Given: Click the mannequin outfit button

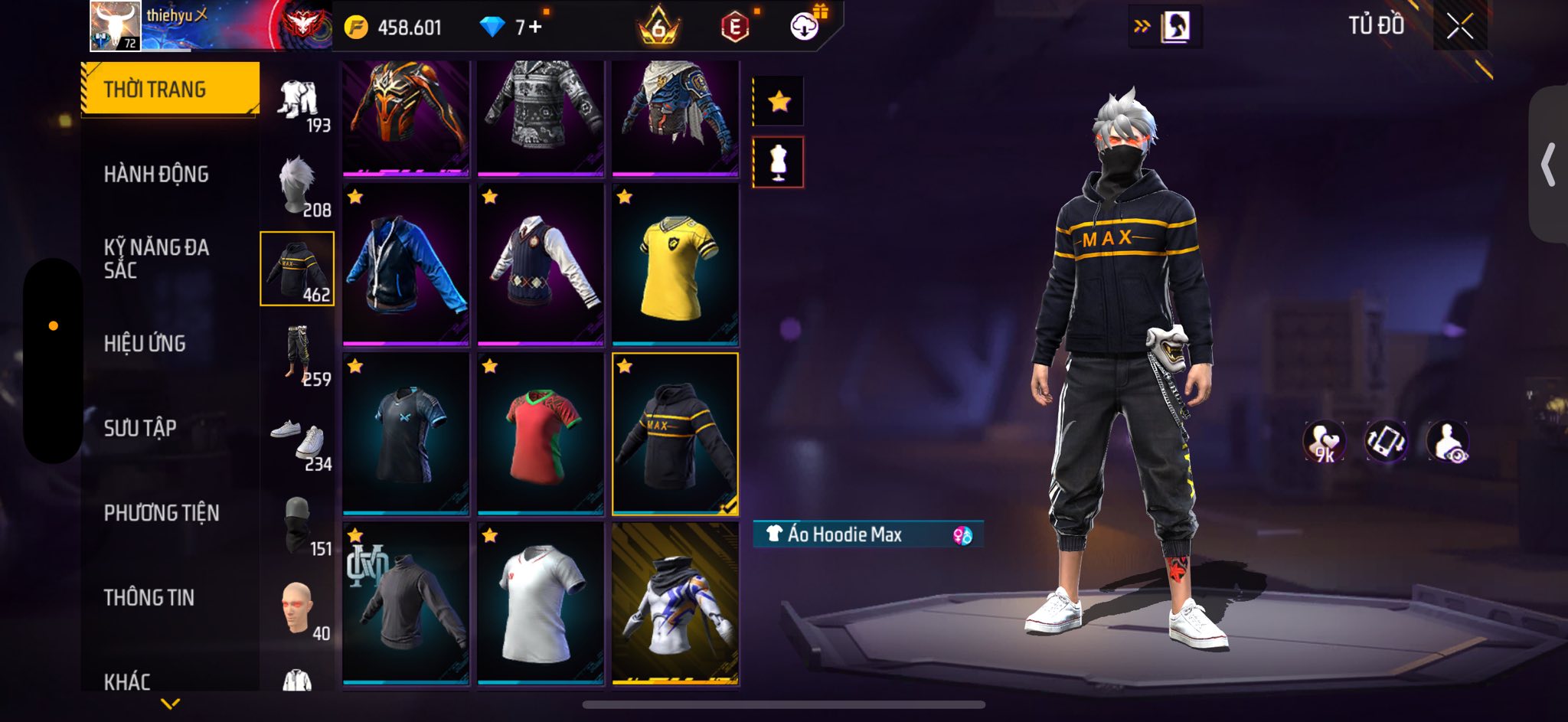Looking at the screenshot, I should (779, 162).
